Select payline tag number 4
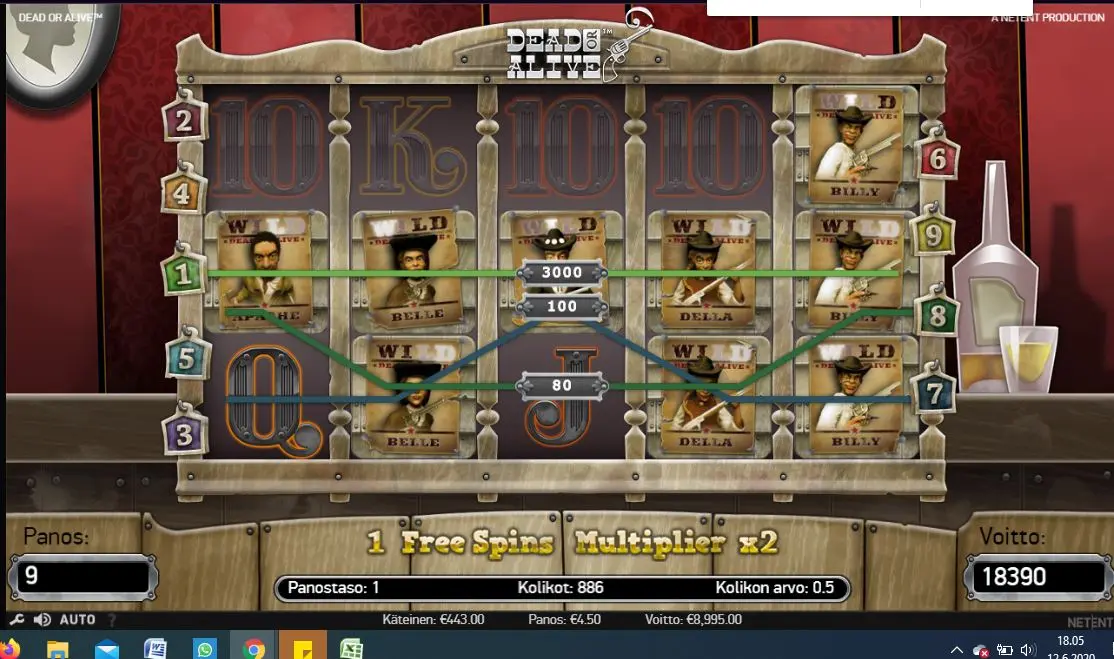 pos(183,193)
